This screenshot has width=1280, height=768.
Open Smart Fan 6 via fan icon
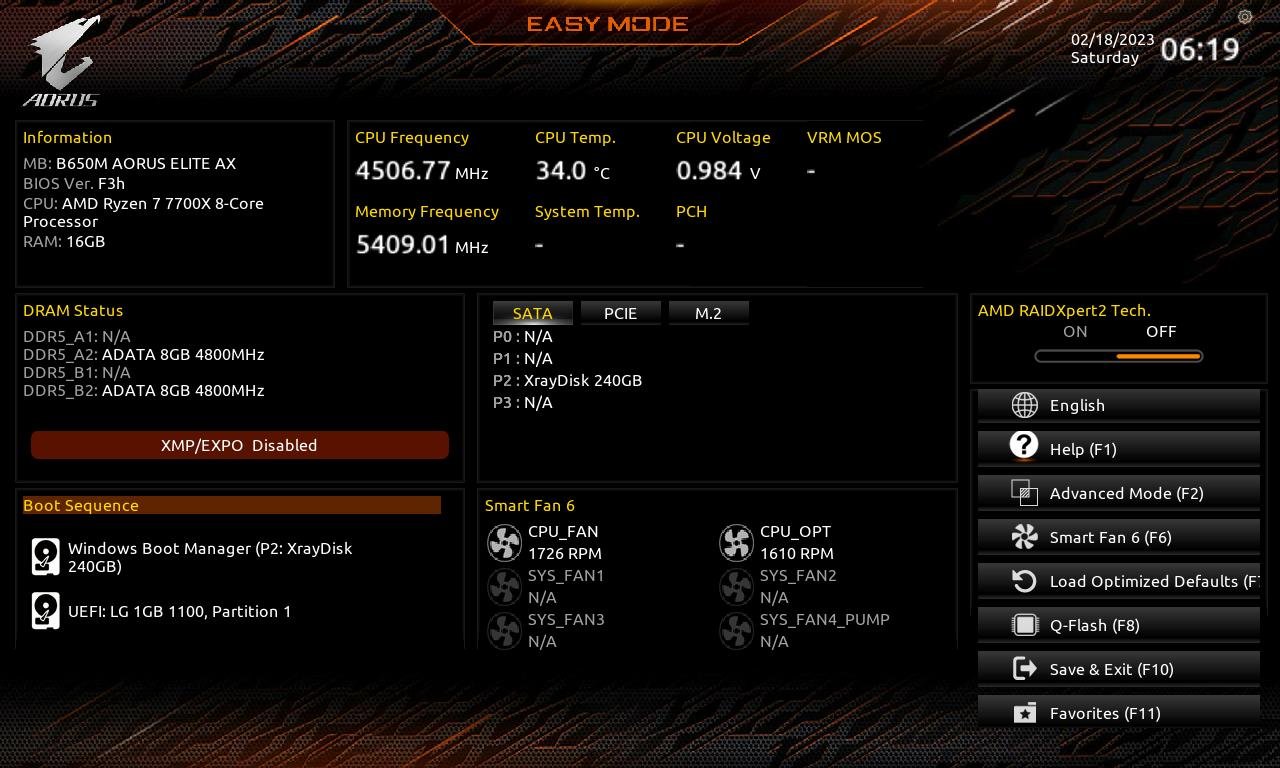click(x=1024, y=537)
